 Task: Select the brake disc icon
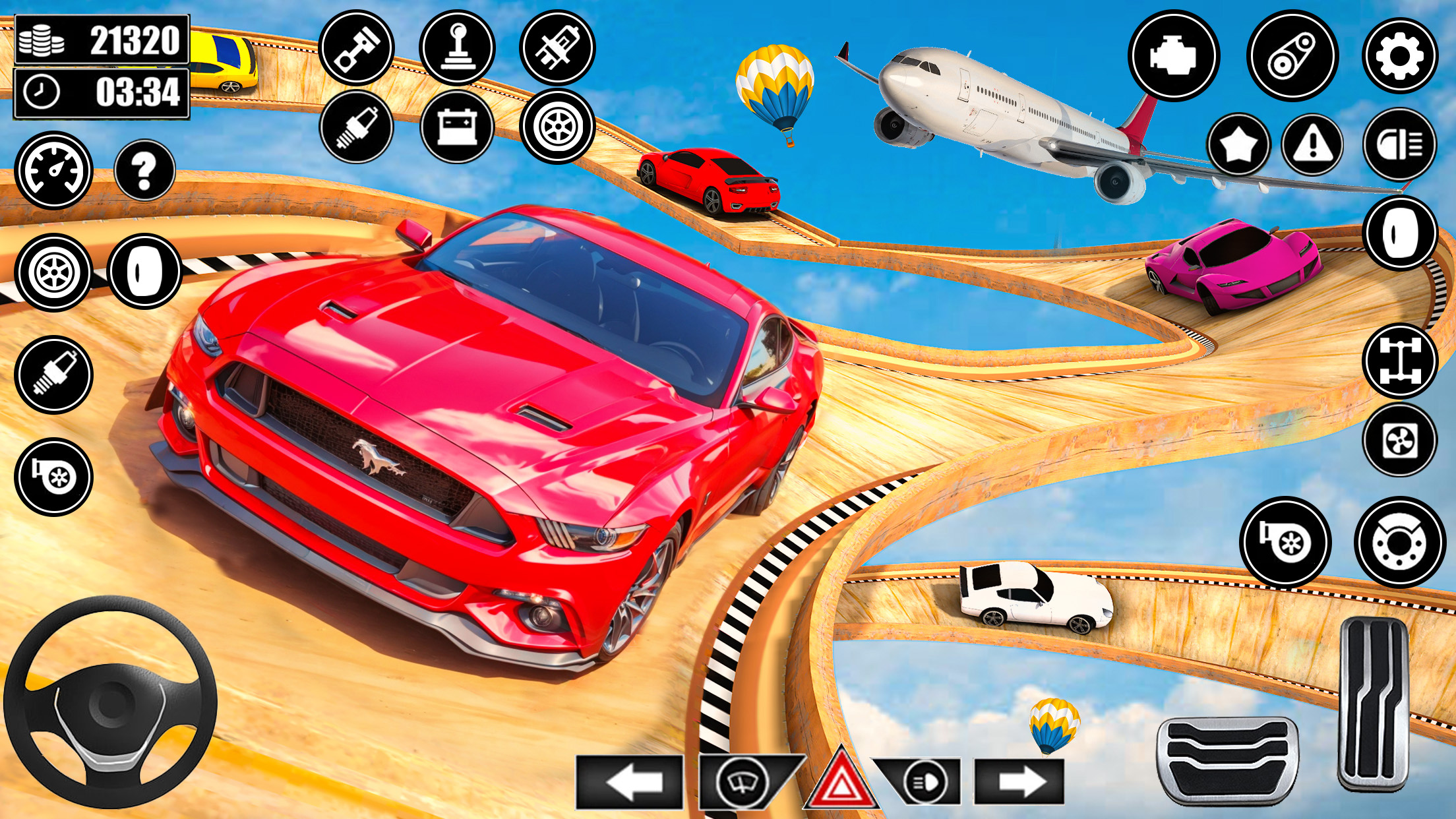[1399, 542]
